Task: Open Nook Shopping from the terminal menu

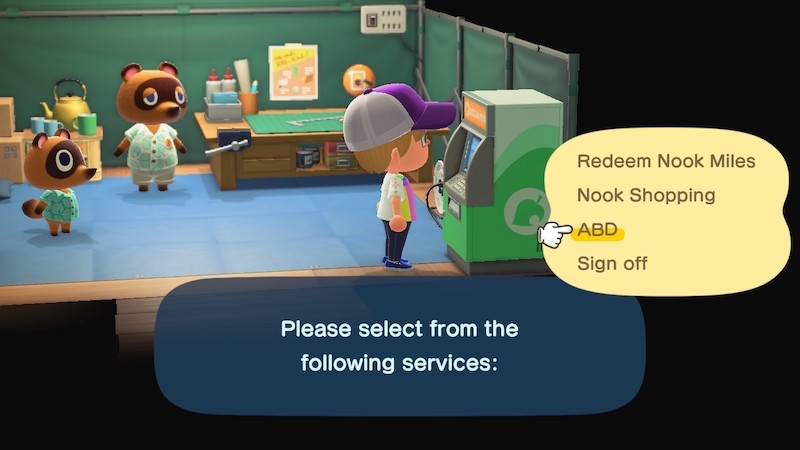Action: [x=646, y=195]
